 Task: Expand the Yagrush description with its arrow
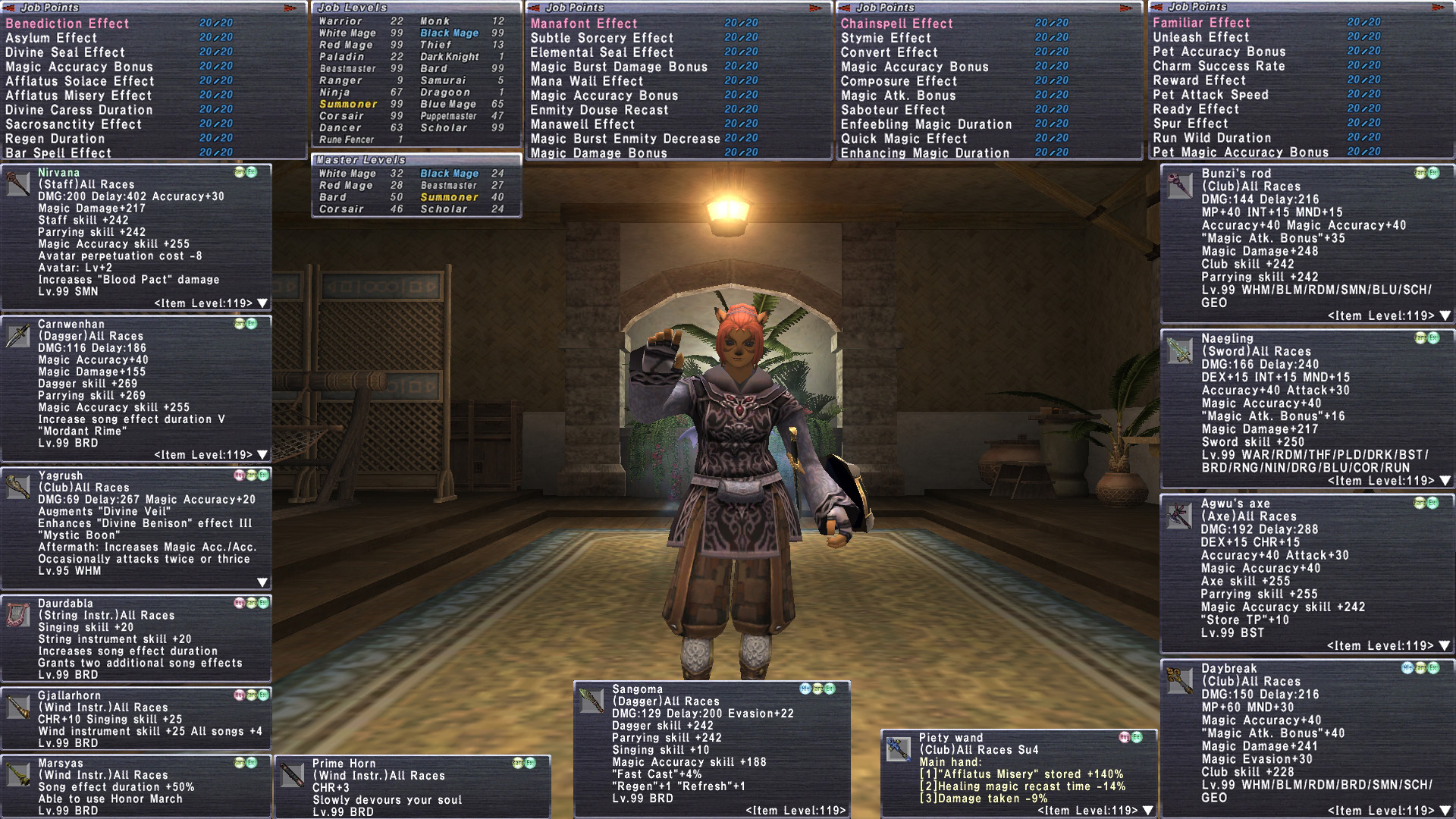tap(262, 582)
